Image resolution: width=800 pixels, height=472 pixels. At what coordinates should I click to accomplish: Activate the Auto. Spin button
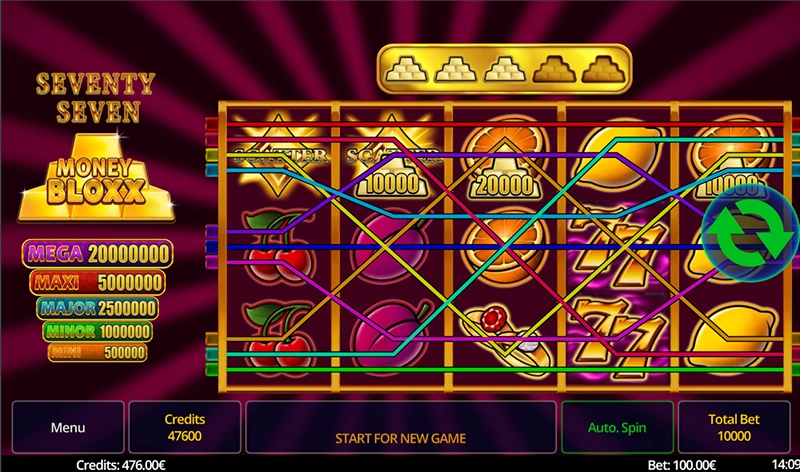tap(617, 428)
